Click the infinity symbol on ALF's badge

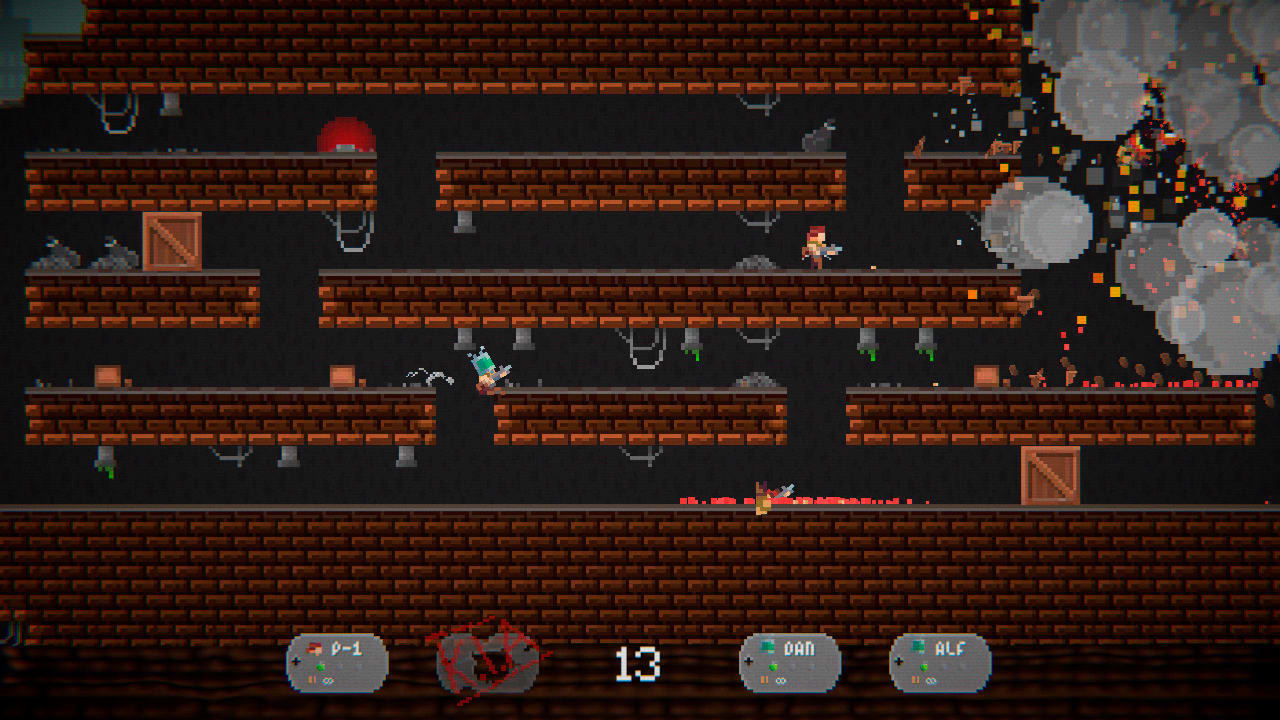click(930, 679)
